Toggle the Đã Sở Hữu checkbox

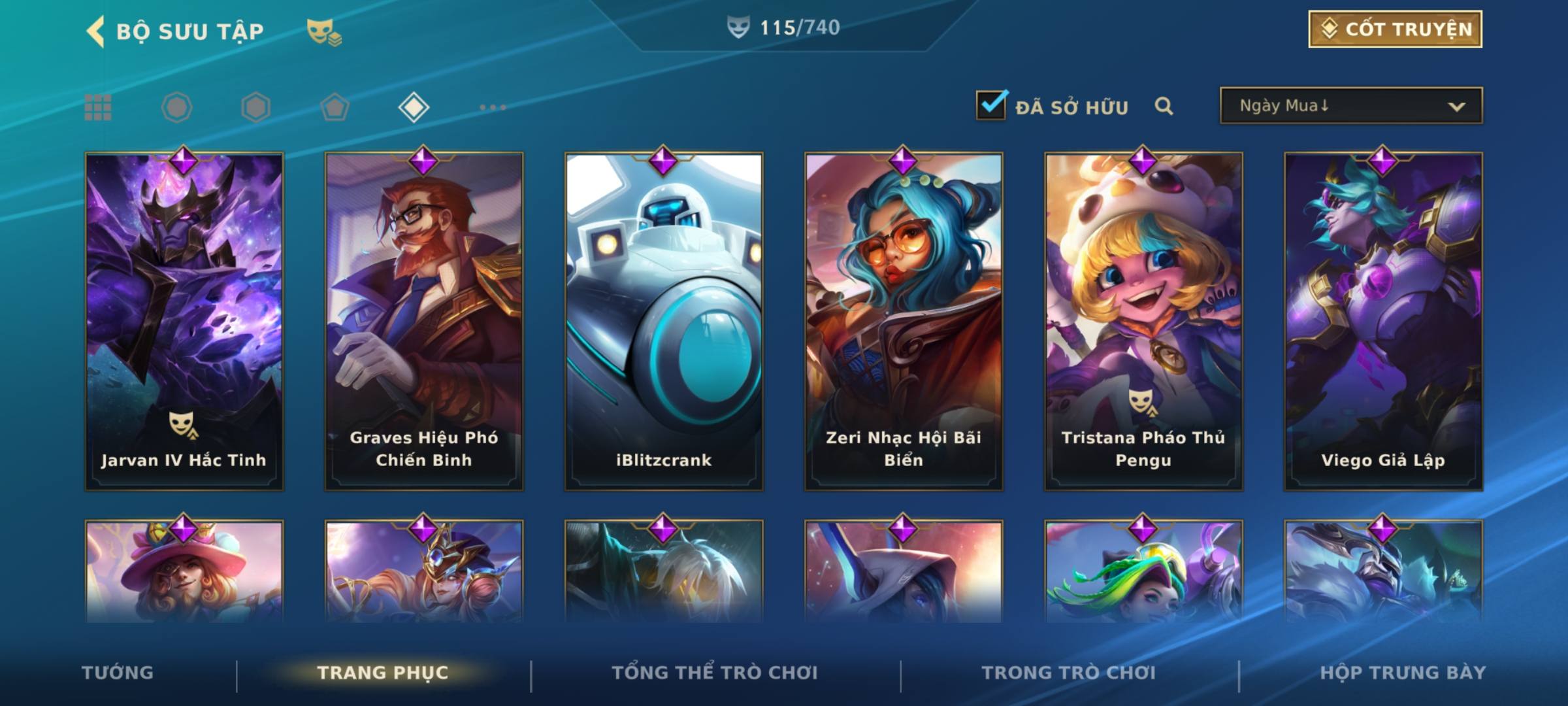coord(990,105)
